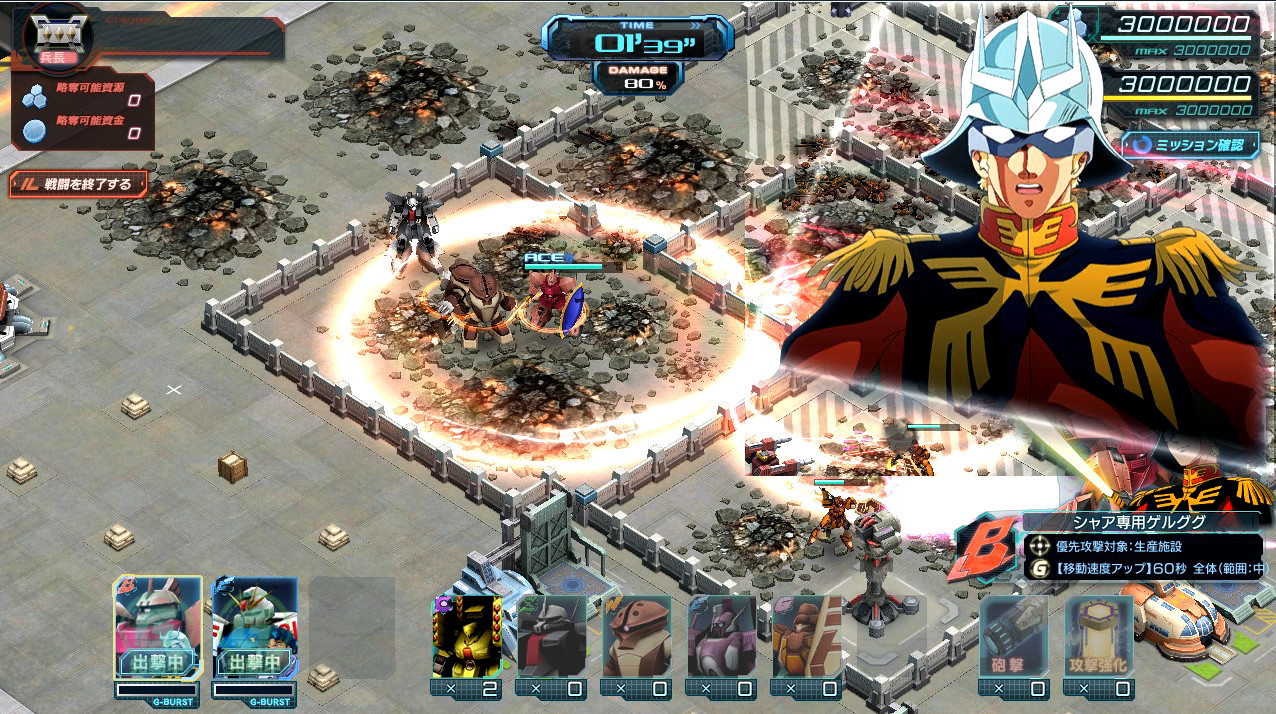Activate the 砲撃 bombardment support
The width and height of the screenshot is (1276, 714).
pos(1013,636)
